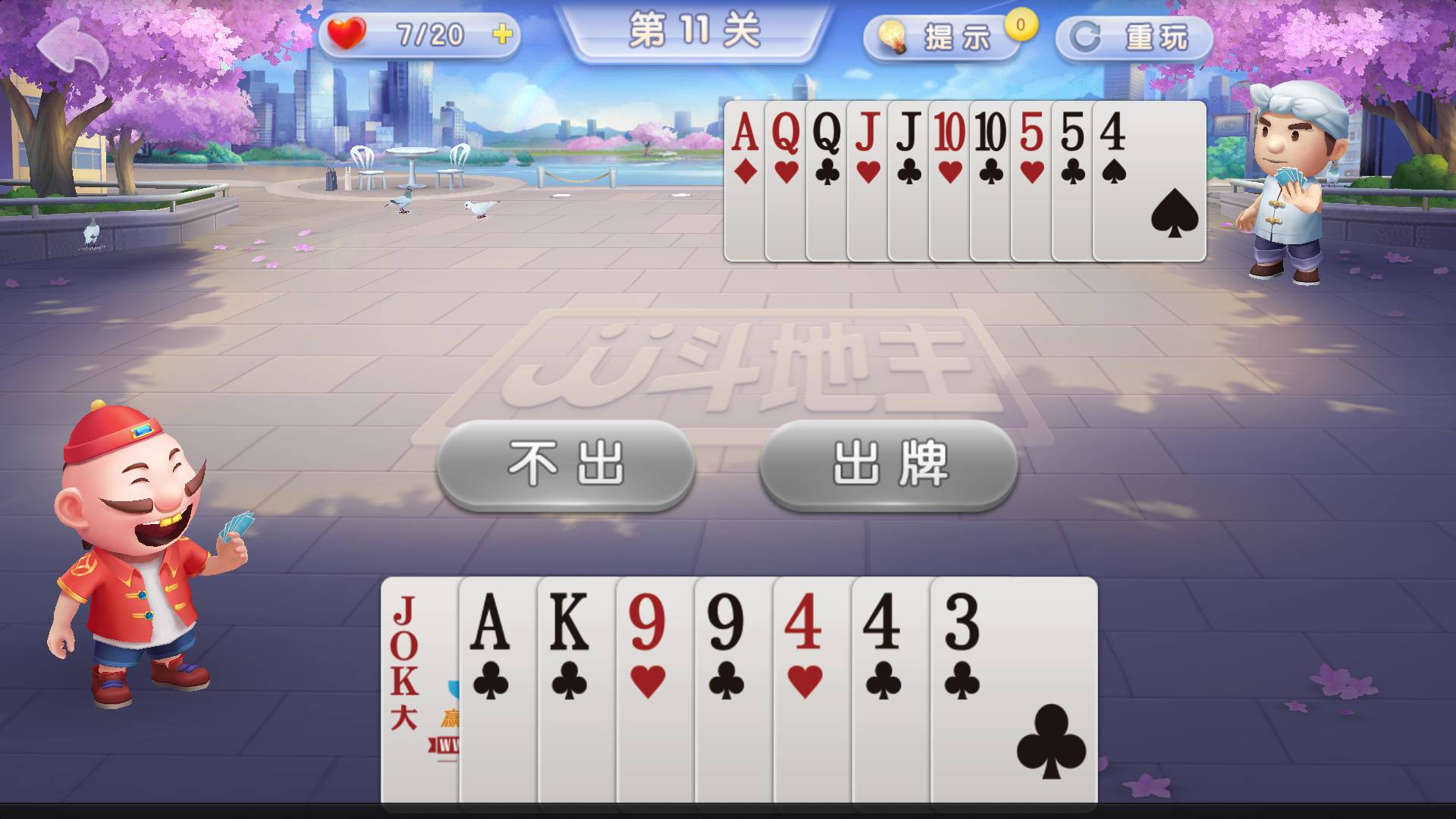Click the replay circular arrow icon
1456x819 pixels.
click(x=1086, y=36)
